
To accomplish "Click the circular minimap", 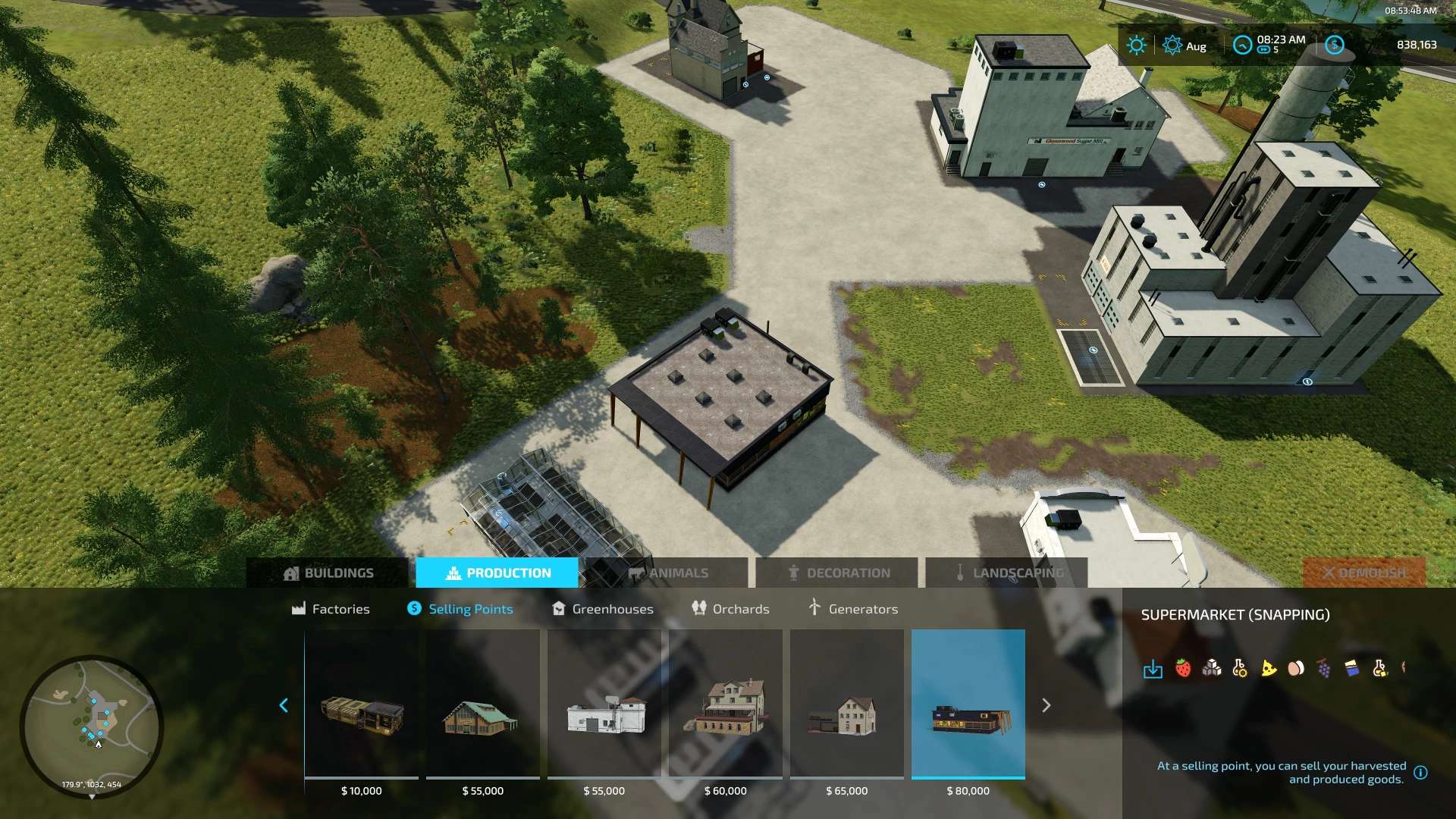I will 92,726.
